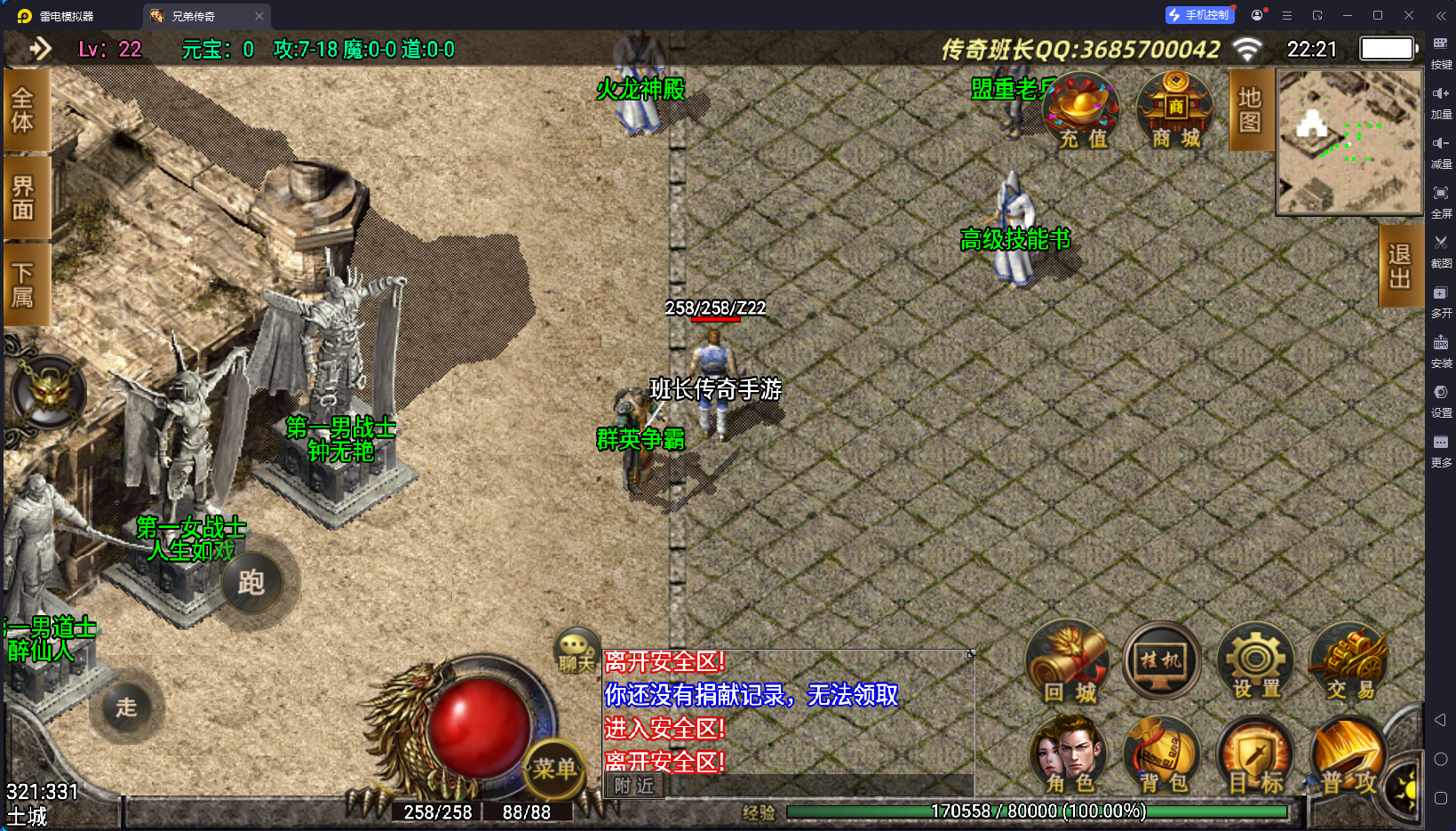Select the 下属 side tab
This screenshot has width=1456, height=831.
24,284
